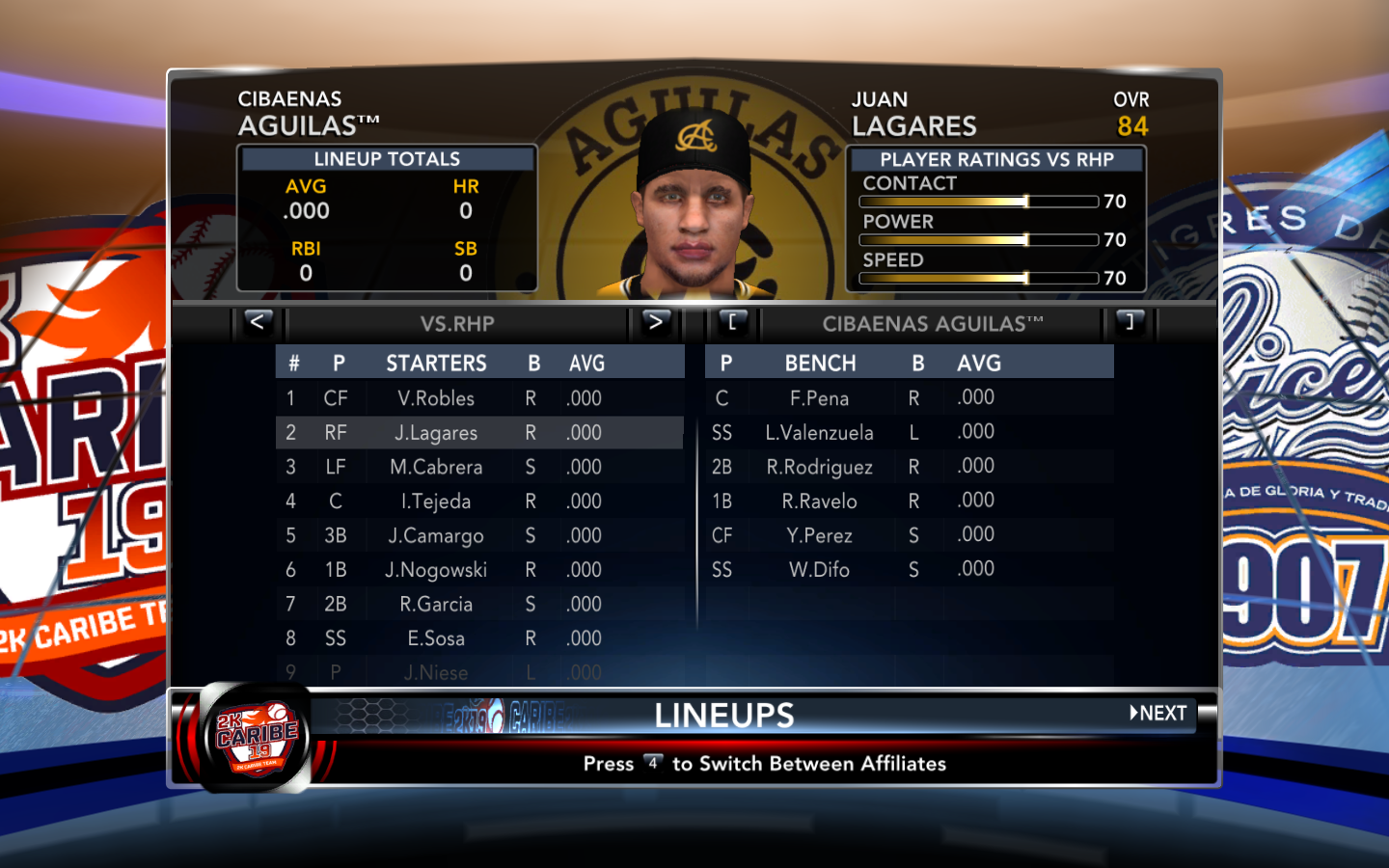The width and height of the screenshot is (1389, 868).
Task: Choose the J.Lagares starter row
Action: click(x=436, y=433)
